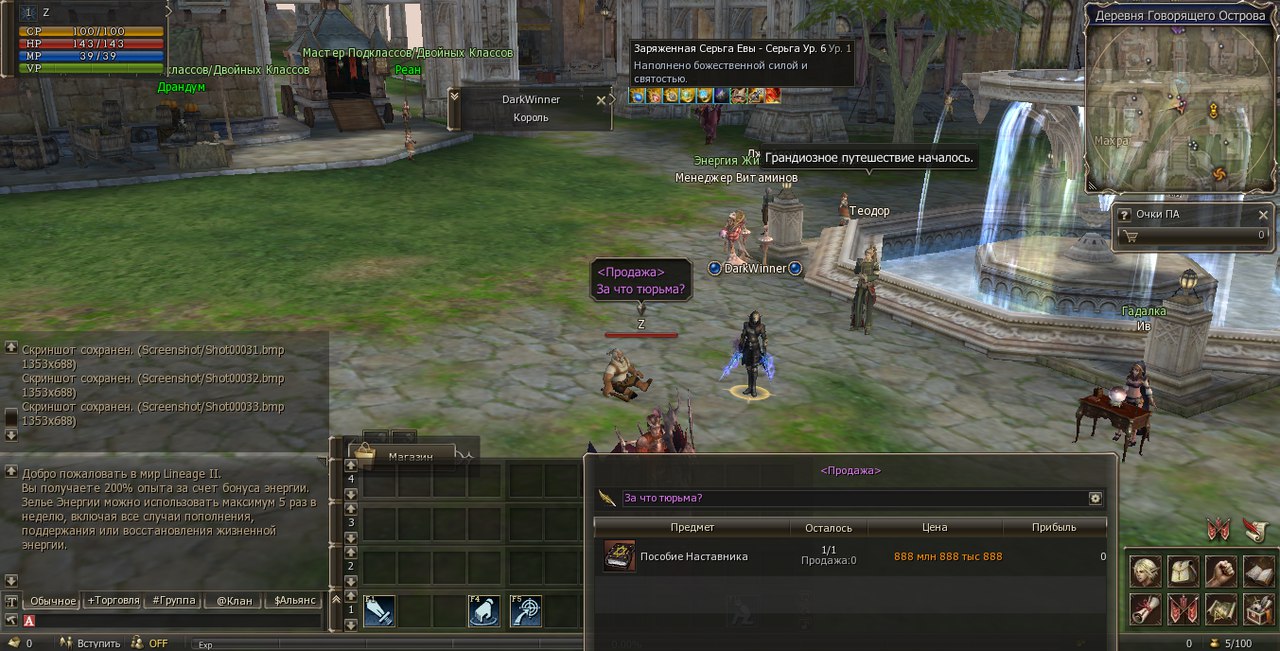Show the $Альянс chat tab
This screenshot has height=651, width=1280.
294,601
